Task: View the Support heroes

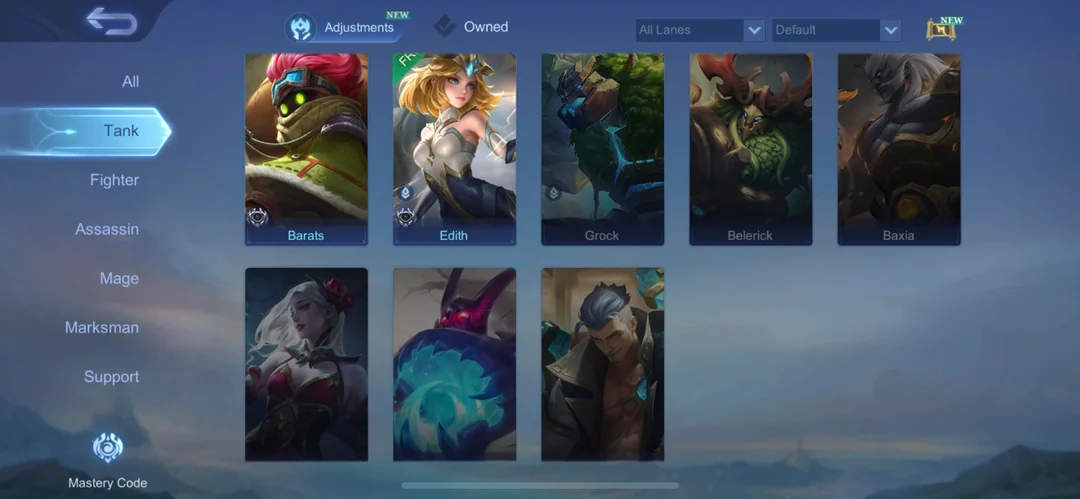Action: click(111, 377)
